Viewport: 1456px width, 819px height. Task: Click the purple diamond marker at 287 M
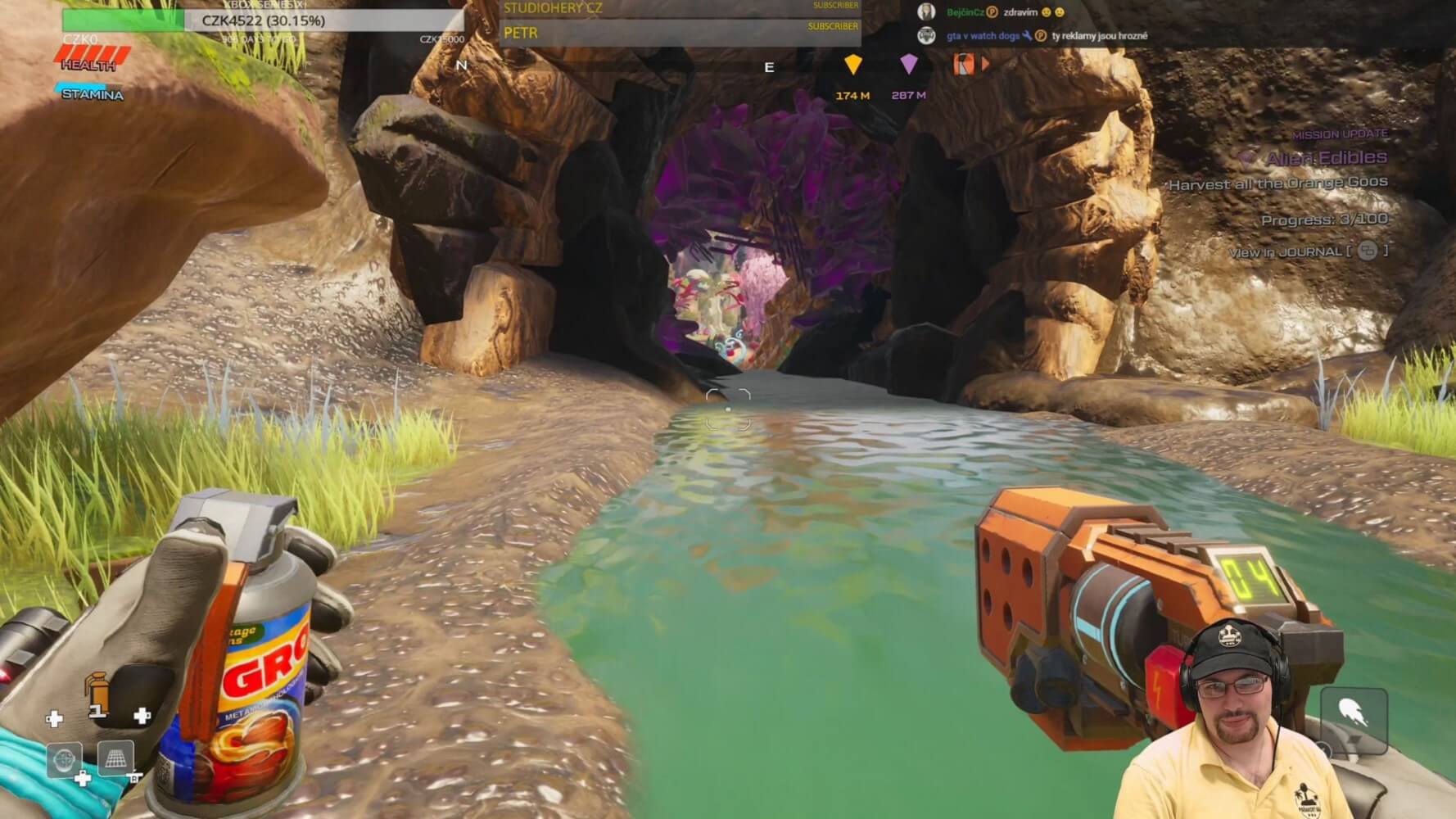908,65
